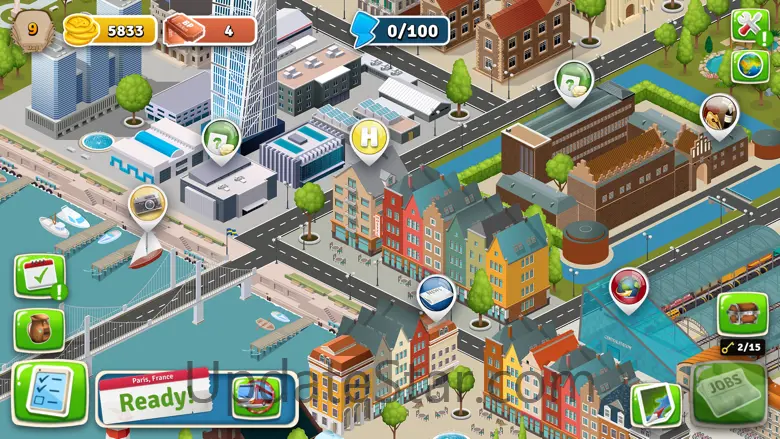Select the camera photo marker
The width and height of the screenshot is (780, 439).
coord(148,202)
